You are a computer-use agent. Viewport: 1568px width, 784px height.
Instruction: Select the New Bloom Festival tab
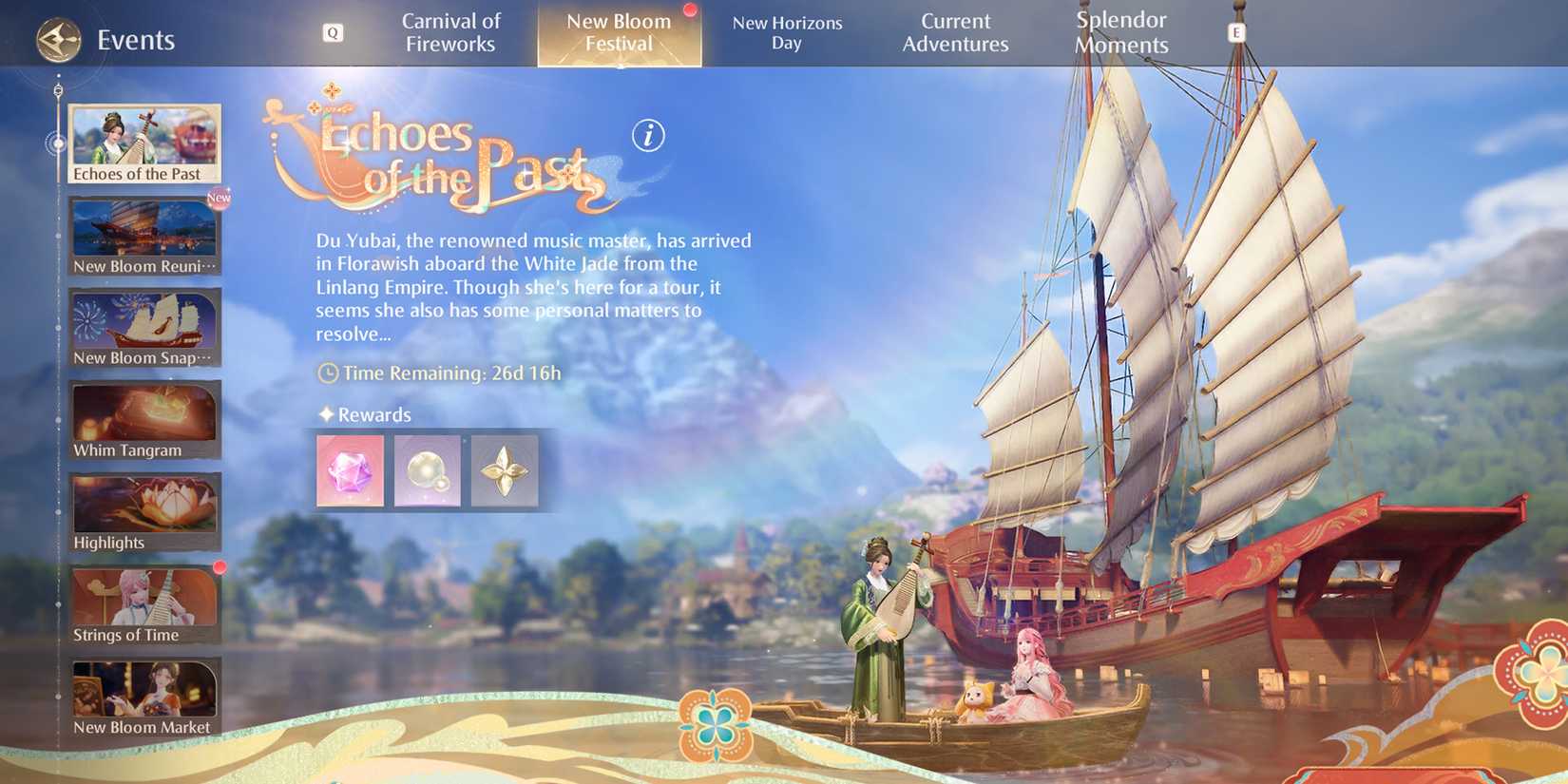click(x=618, y=31)
